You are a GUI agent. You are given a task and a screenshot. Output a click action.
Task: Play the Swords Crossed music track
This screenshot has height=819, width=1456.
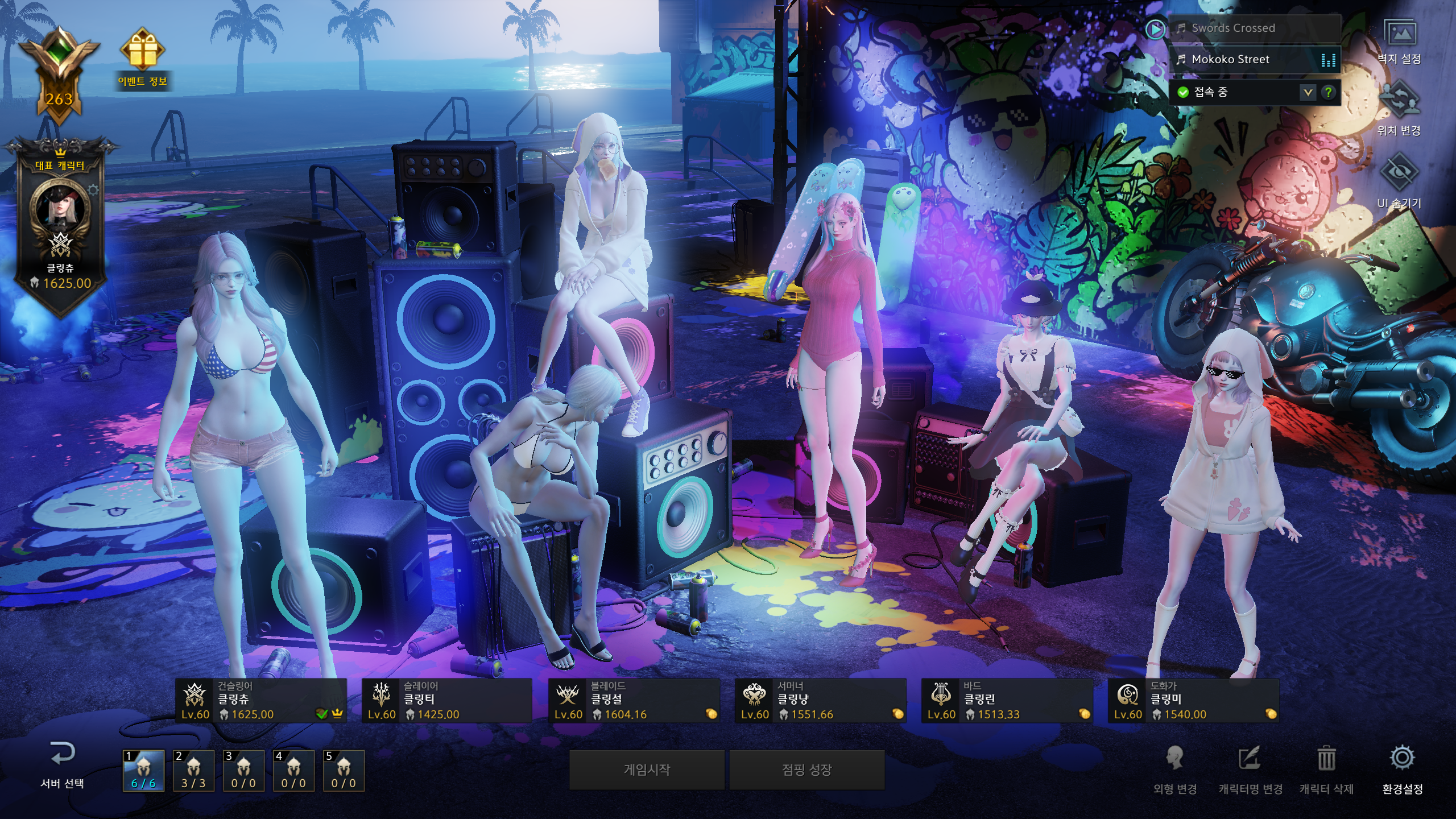pyautogui.click(x=1233, y=28)
